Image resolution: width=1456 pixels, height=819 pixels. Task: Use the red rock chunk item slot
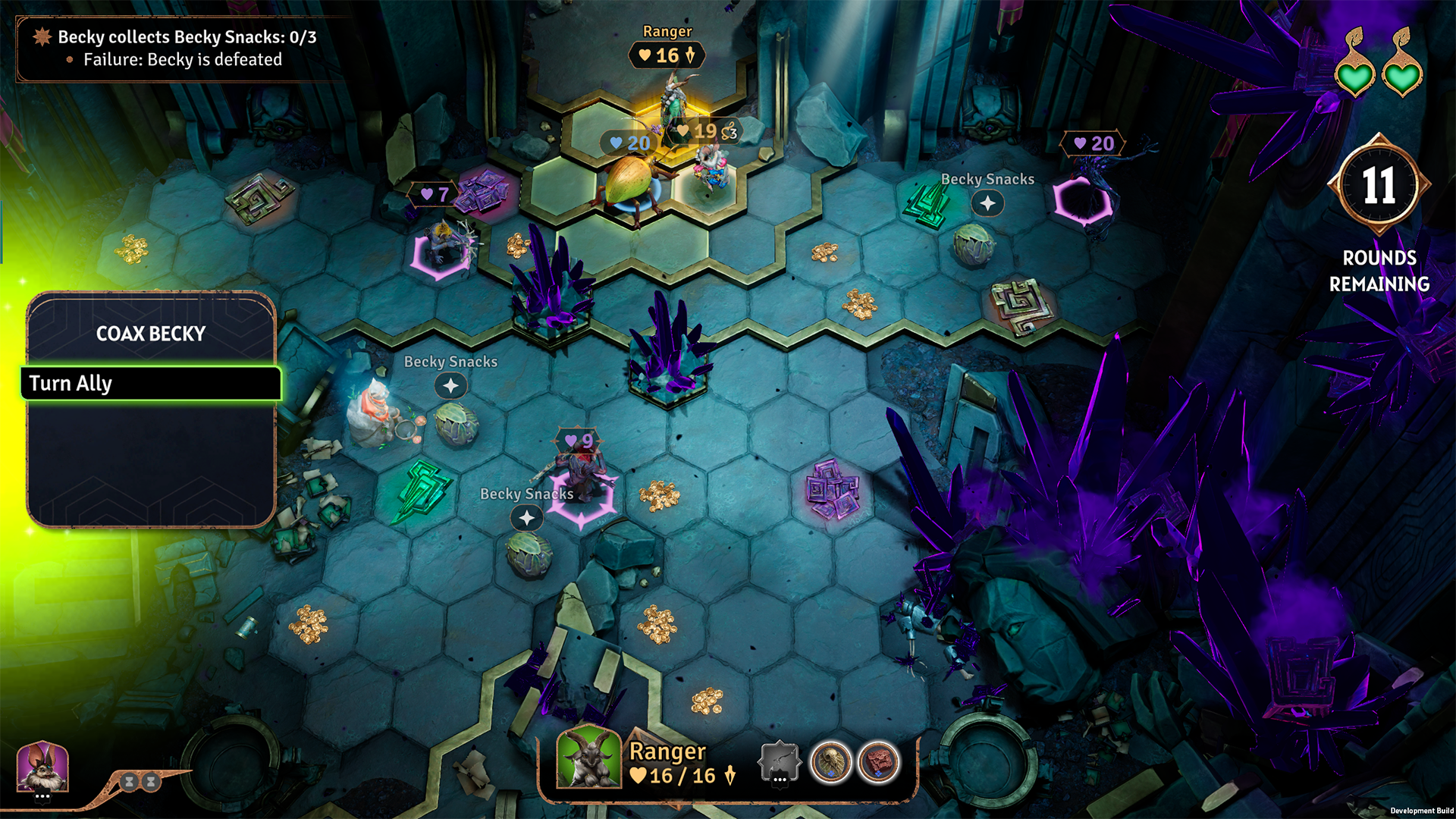click(x=878, y=761)
